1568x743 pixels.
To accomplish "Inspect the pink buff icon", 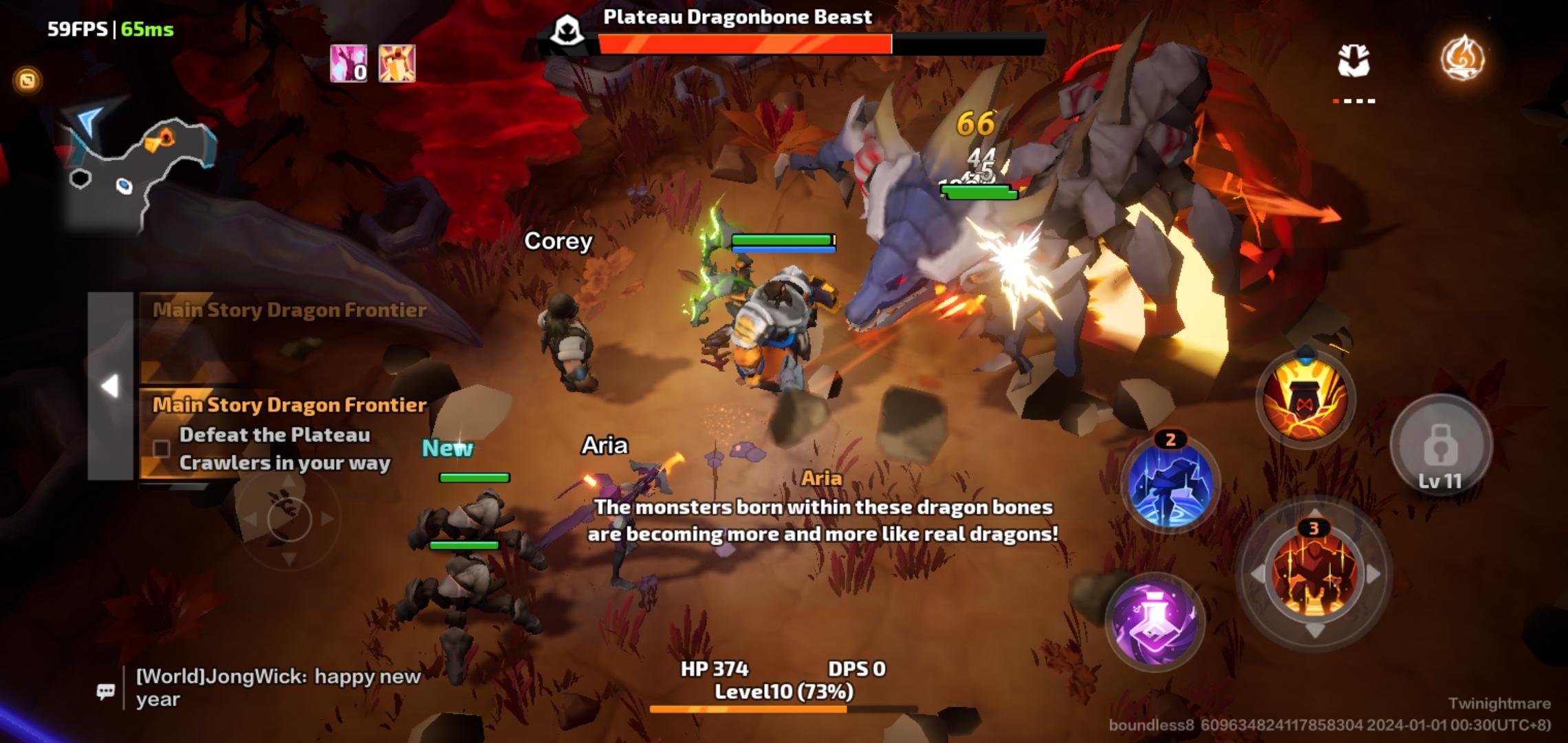I will pyautogui.click(x=348, y=64).
